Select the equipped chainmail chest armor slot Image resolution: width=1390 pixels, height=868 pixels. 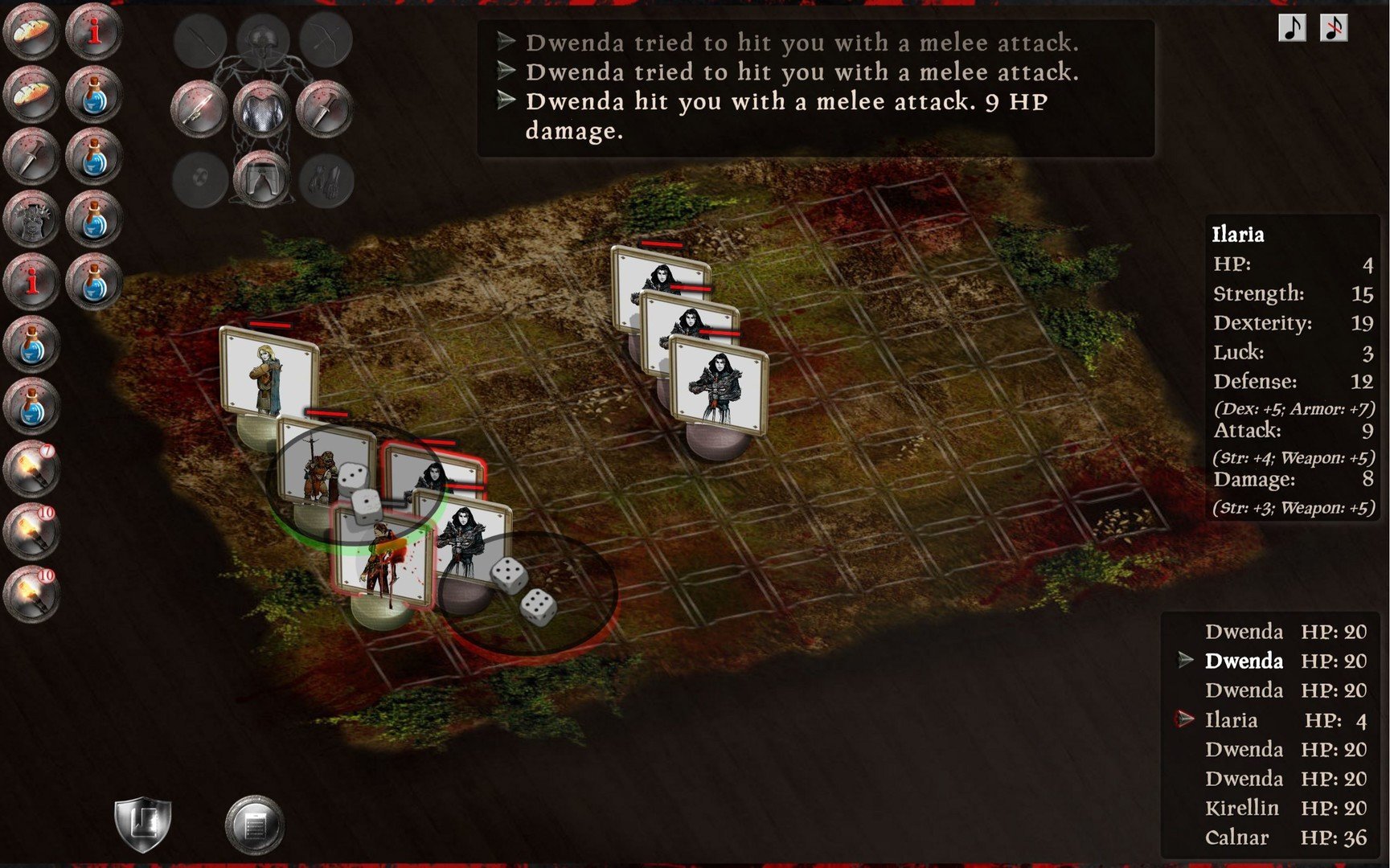(x=261, y=110)
